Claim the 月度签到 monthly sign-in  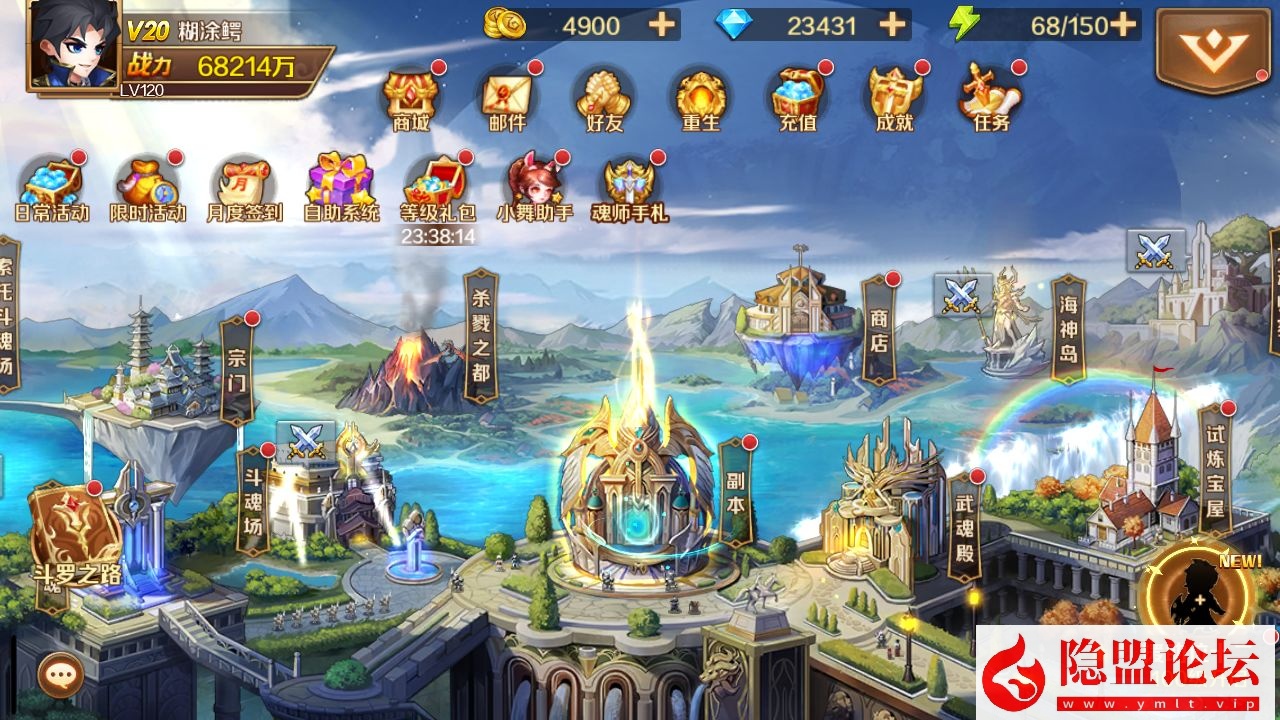pyautogui.click(x=245, y=188)
